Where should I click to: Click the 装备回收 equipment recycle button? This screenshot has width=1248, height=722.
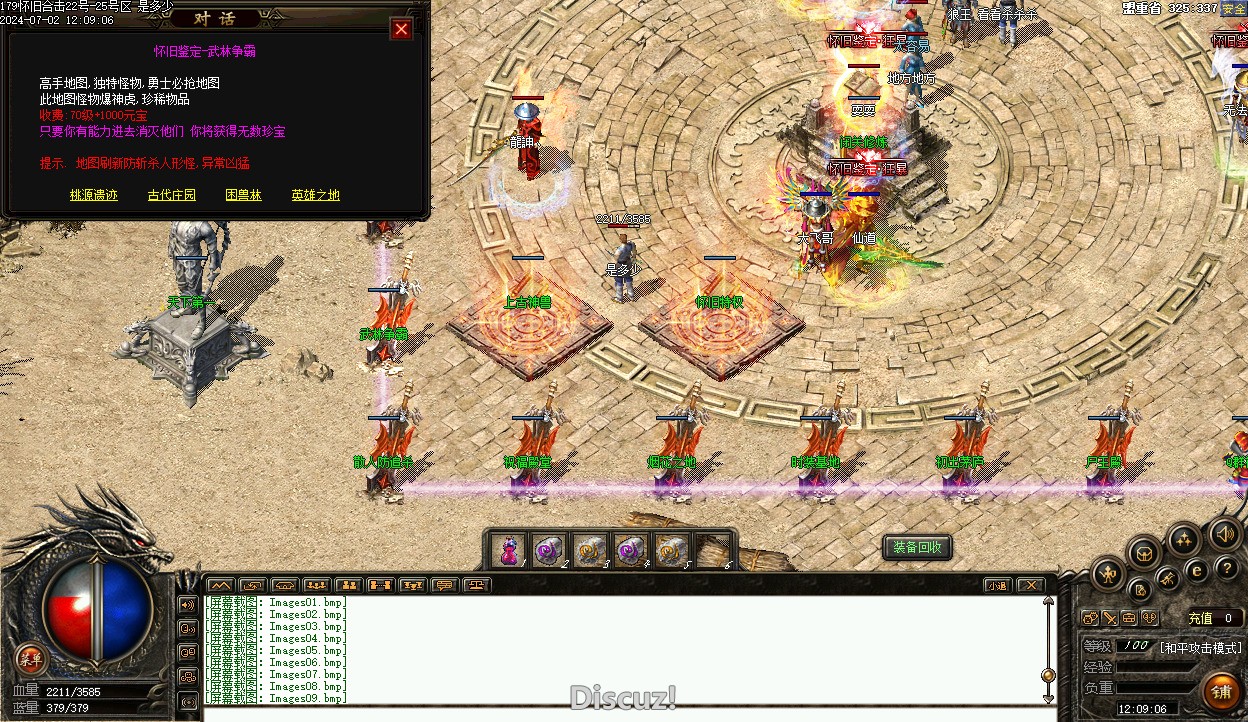tap(917, 547)
